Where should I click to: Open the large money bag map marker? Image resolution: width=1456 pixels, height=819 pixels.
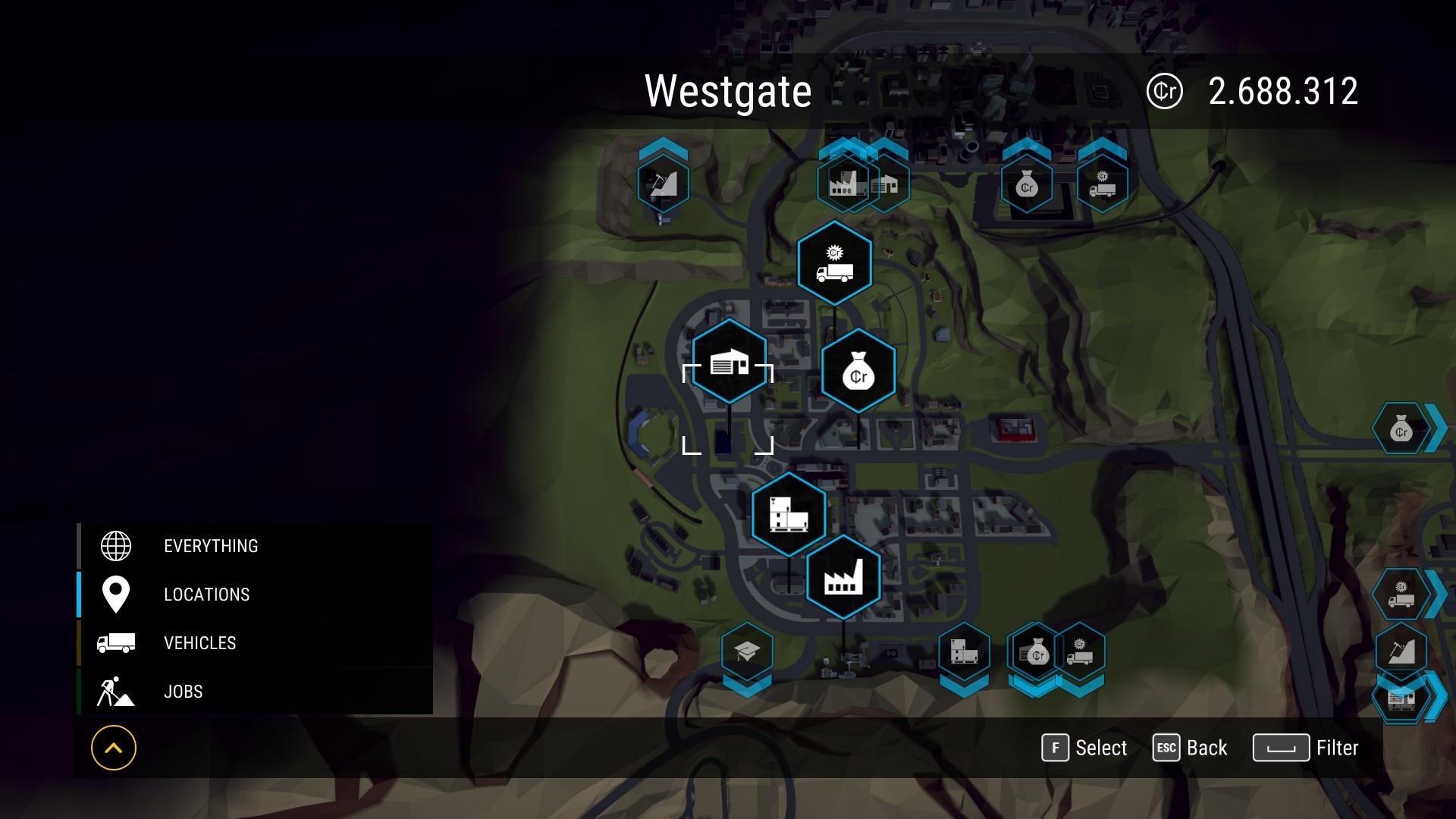coord(858,371)
